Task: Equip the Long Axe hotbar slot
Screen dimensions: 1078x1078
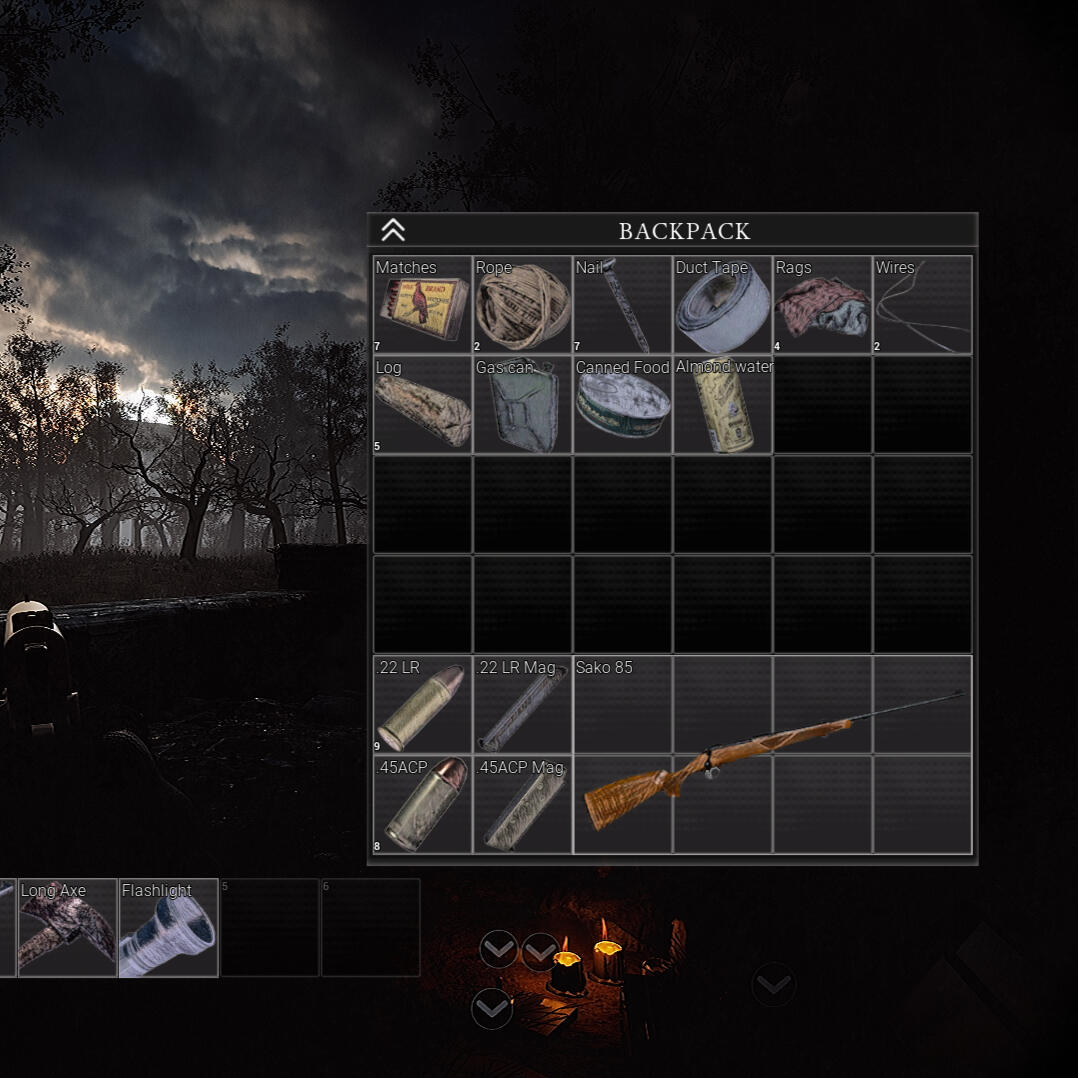Action: pyautogui.click(x=67, y=928)
